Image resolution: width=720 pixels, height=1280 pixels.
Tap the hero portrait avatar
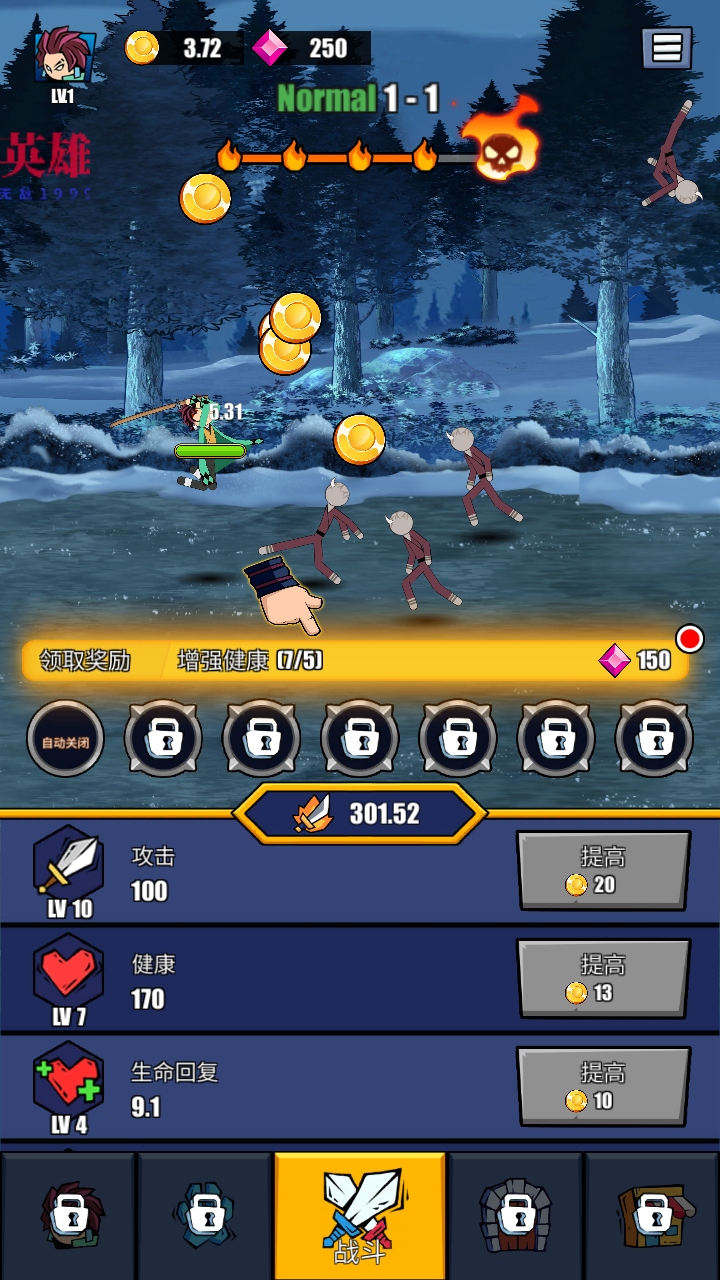coord(65,57)
